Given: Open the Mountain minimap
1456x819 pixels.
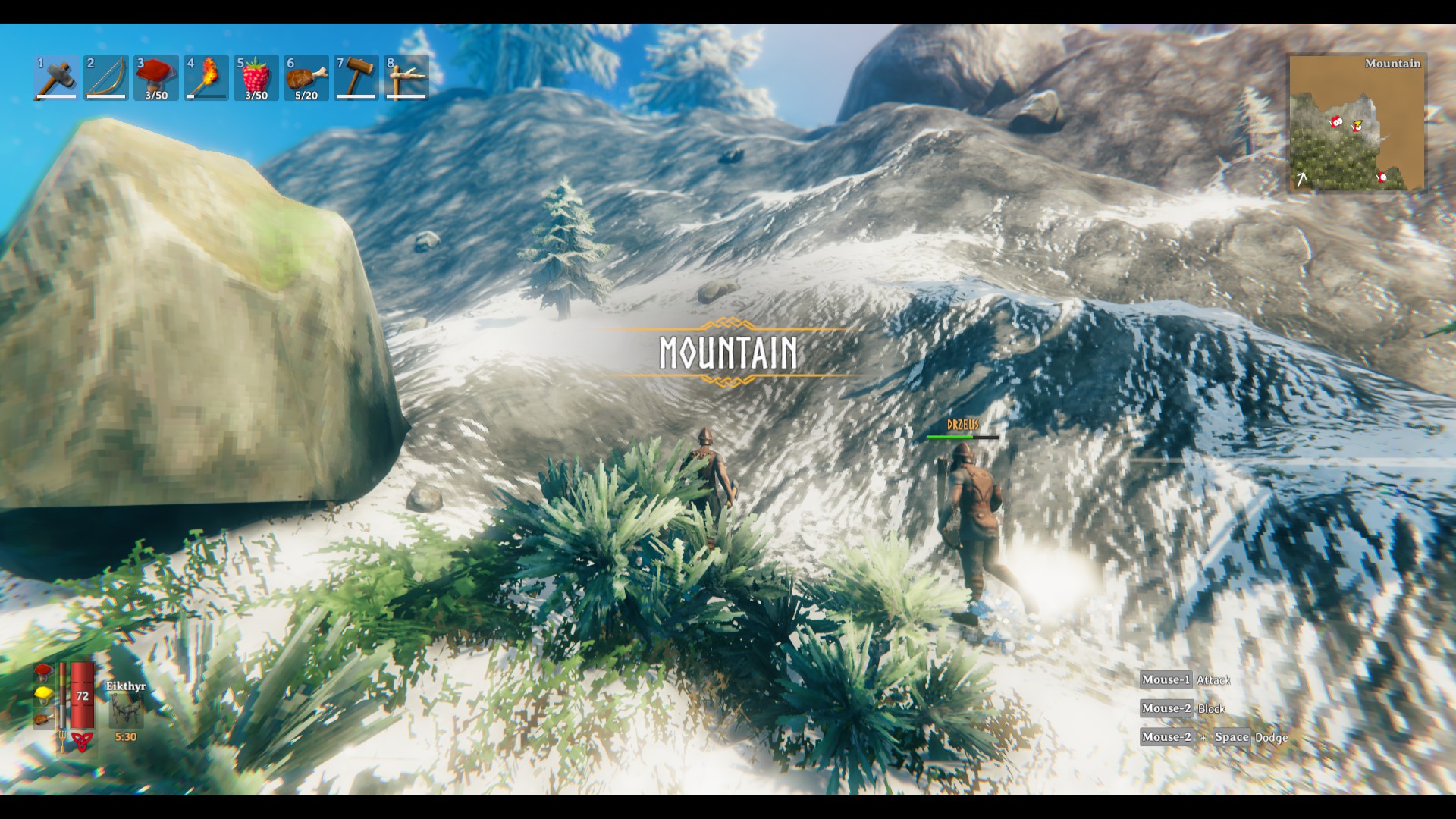Looking at the screenshot, I should click(1357, 123).
